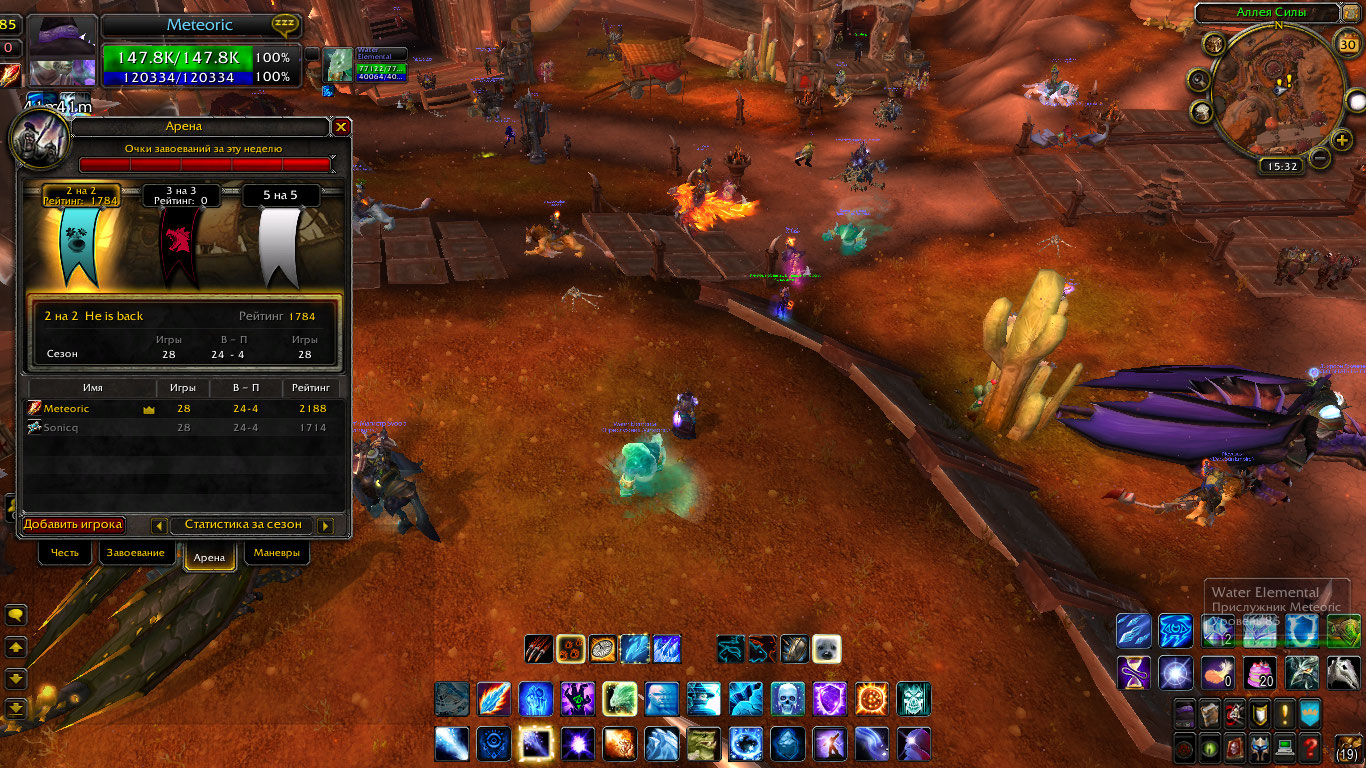Switch to the Честь tab
This screenshot has width=1366, height=768.
[x=65, y=553]
